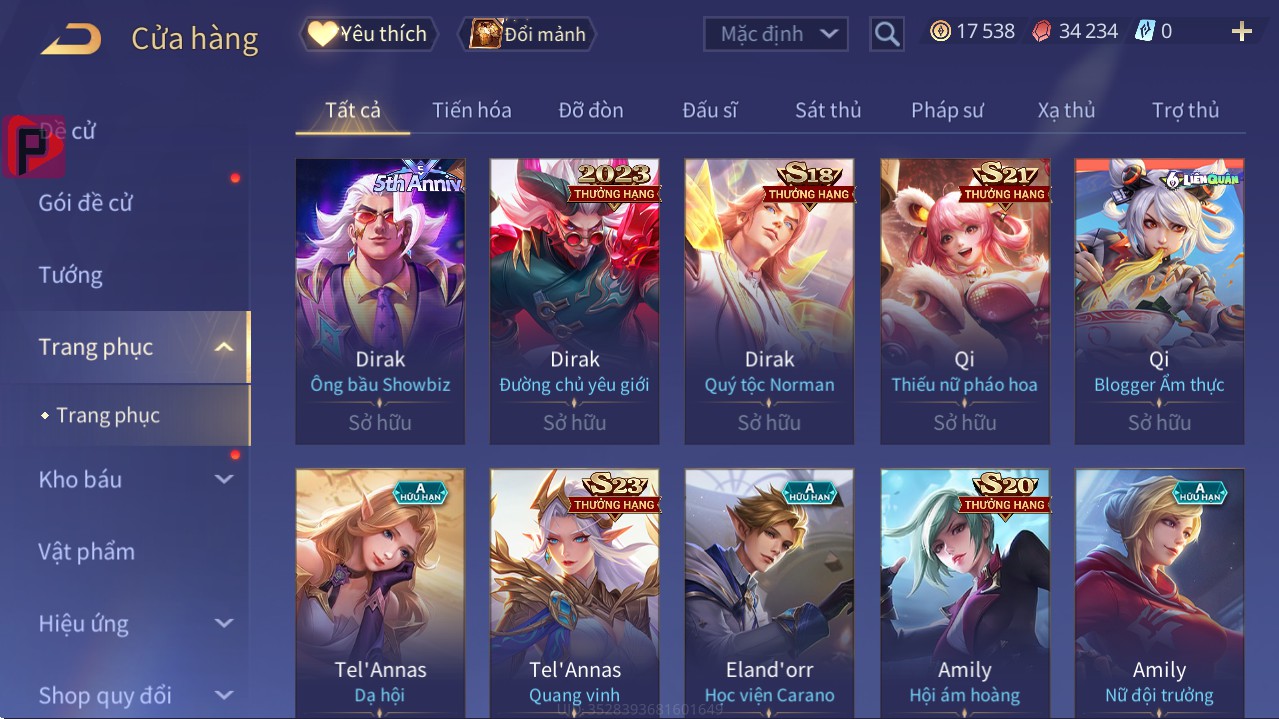Select the Pháp sư tab
Viewport: 1279px width, 719px height.
[947, 110]
